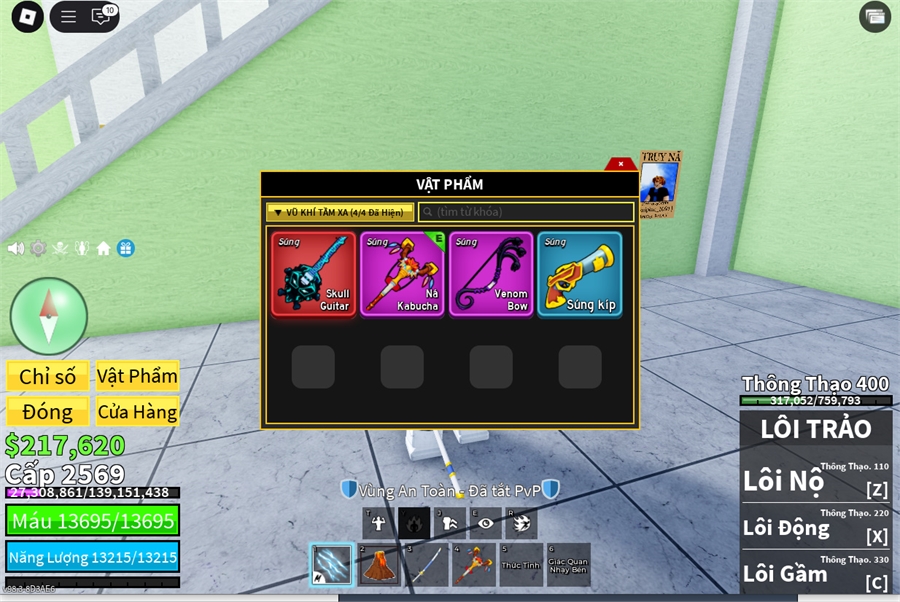Select the Skull Guitar item

[312, 274]
